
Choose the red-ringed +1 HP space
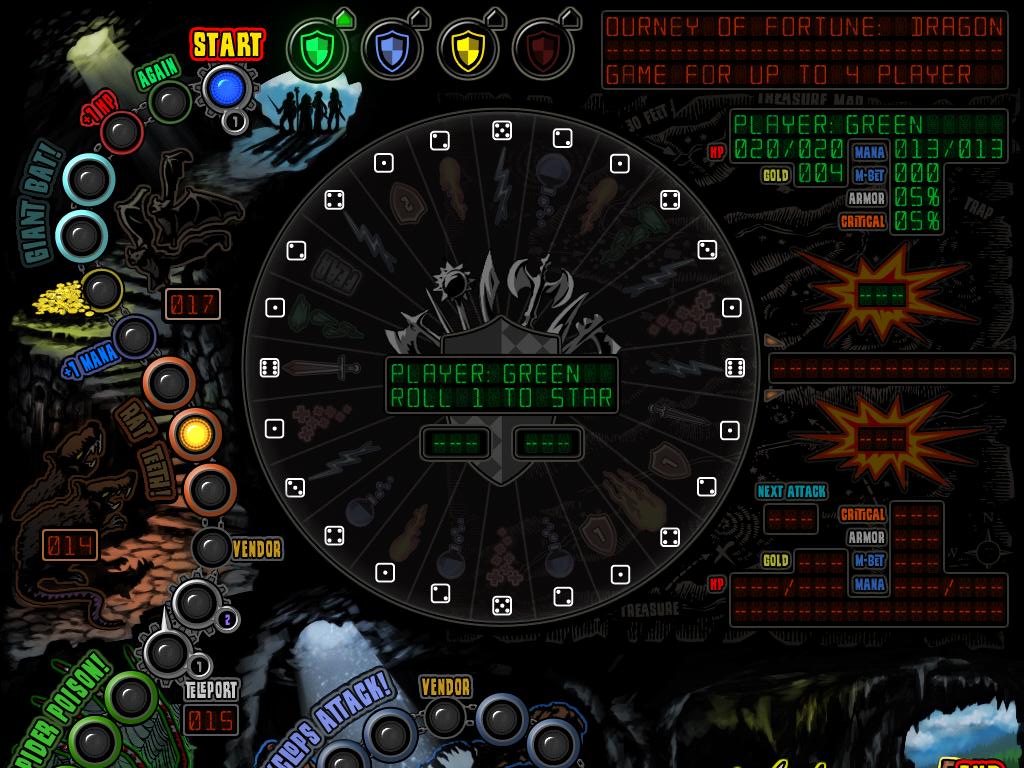tap(122, 132)
